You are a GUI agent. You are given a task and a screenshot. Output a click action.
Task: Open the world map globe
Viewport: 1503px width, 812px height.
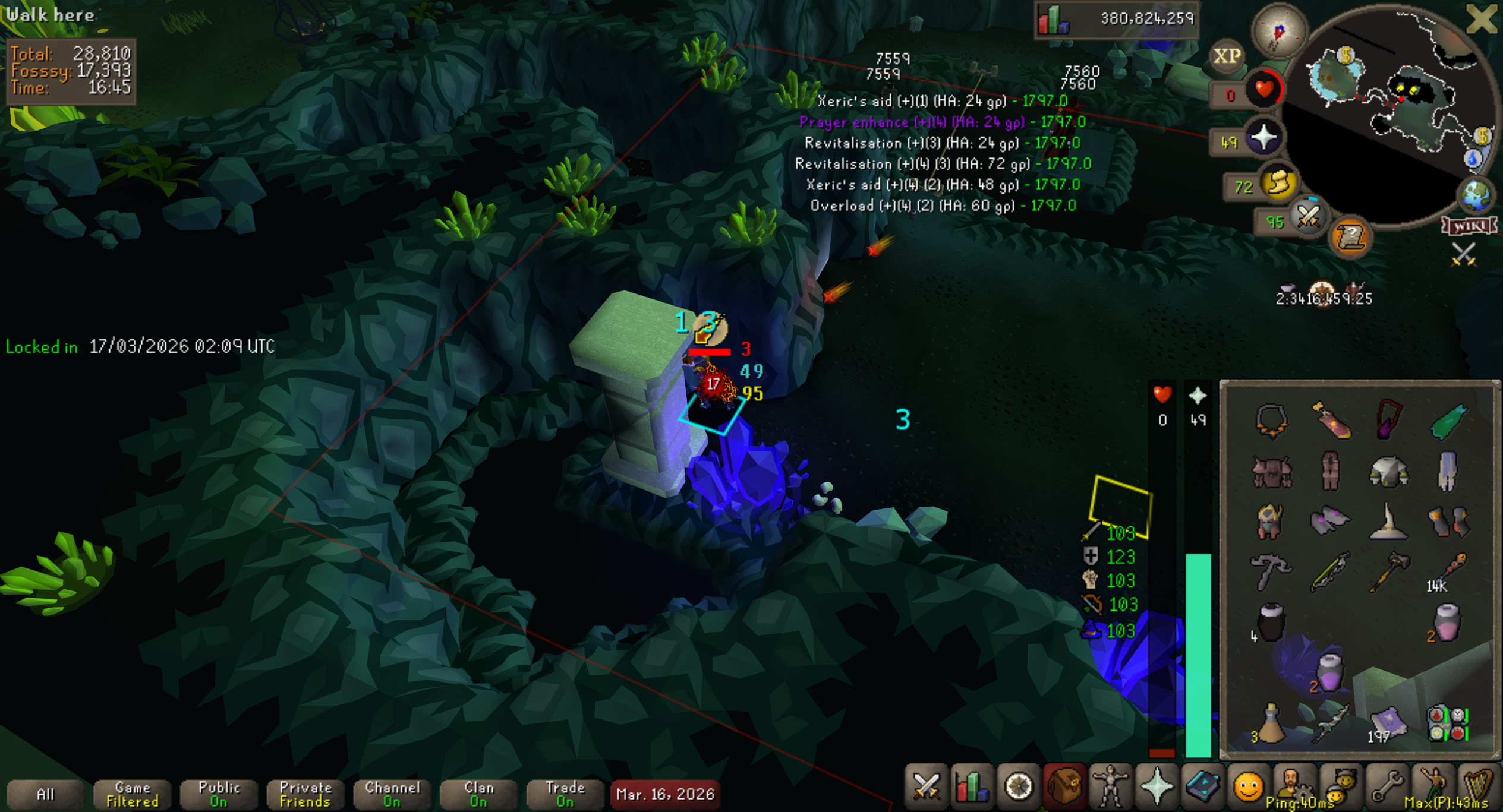[1476, 196]
